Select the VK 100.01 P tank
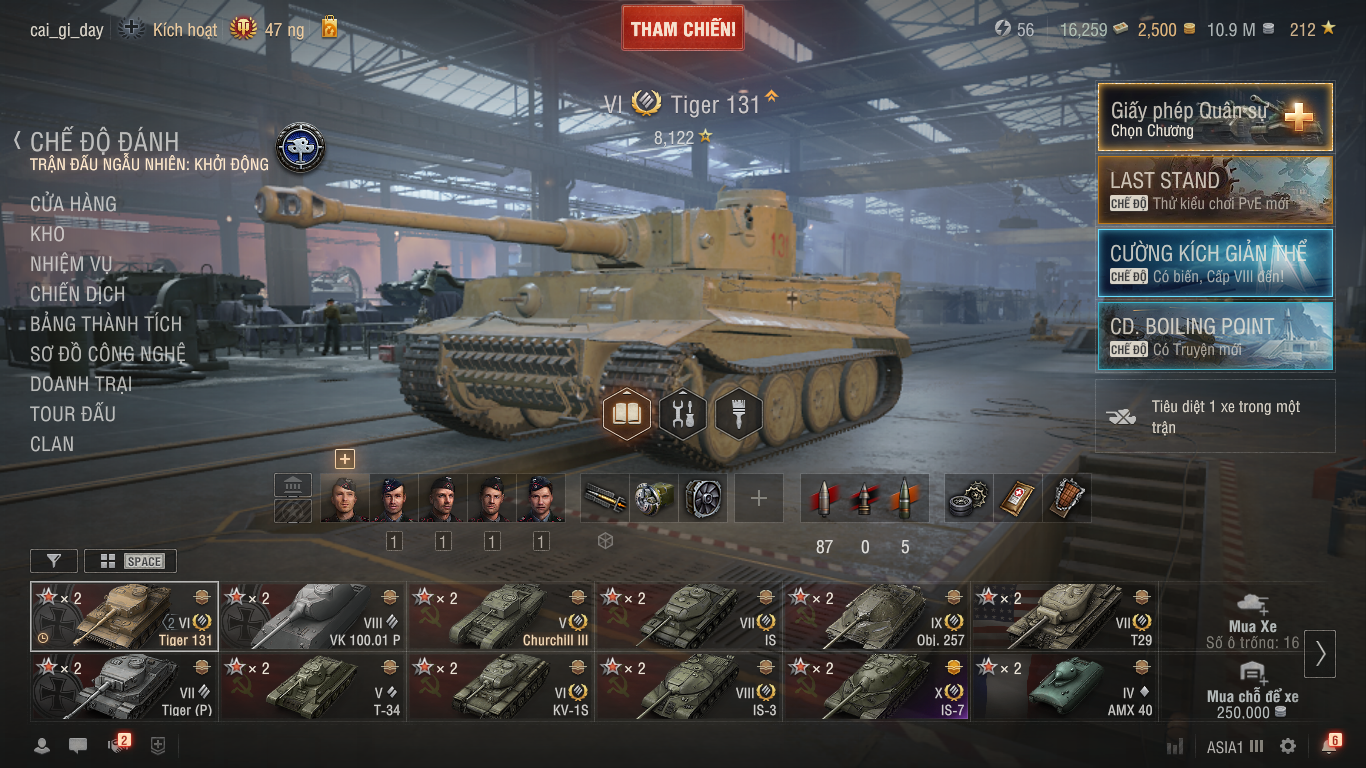The height and width of the screenshot is (768, 1366). [x=312, y=617]
